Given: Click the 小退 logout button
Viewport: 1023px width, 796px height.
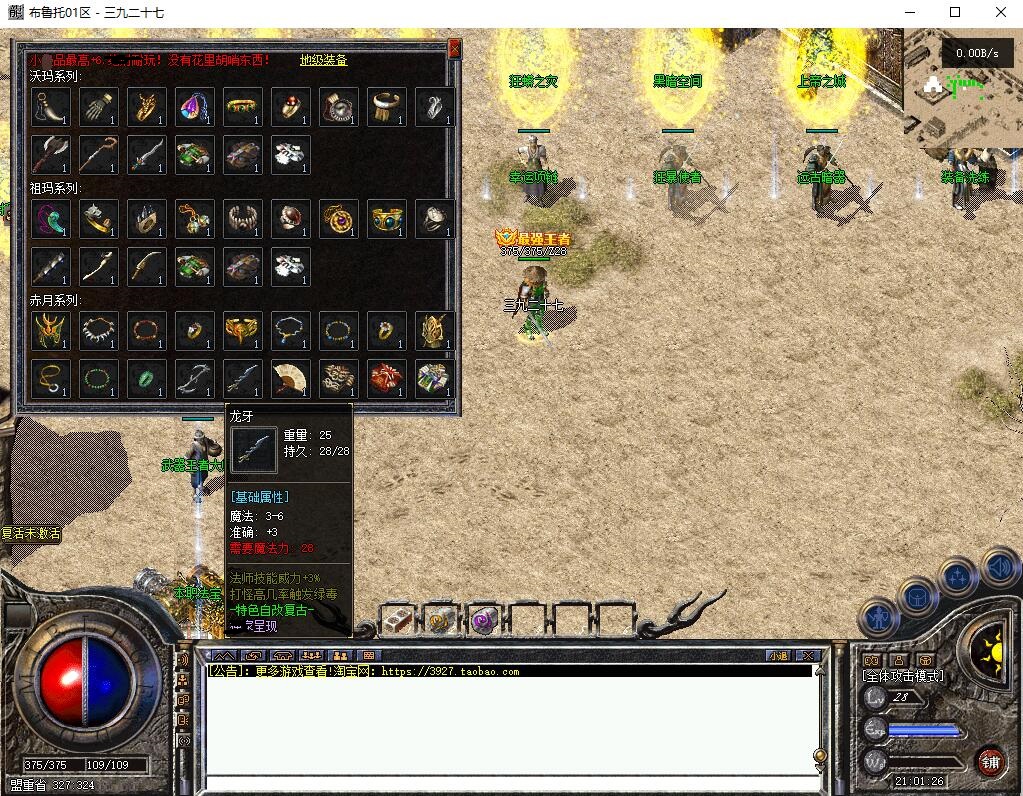Looking at the screenshot, I should [778, 656].
